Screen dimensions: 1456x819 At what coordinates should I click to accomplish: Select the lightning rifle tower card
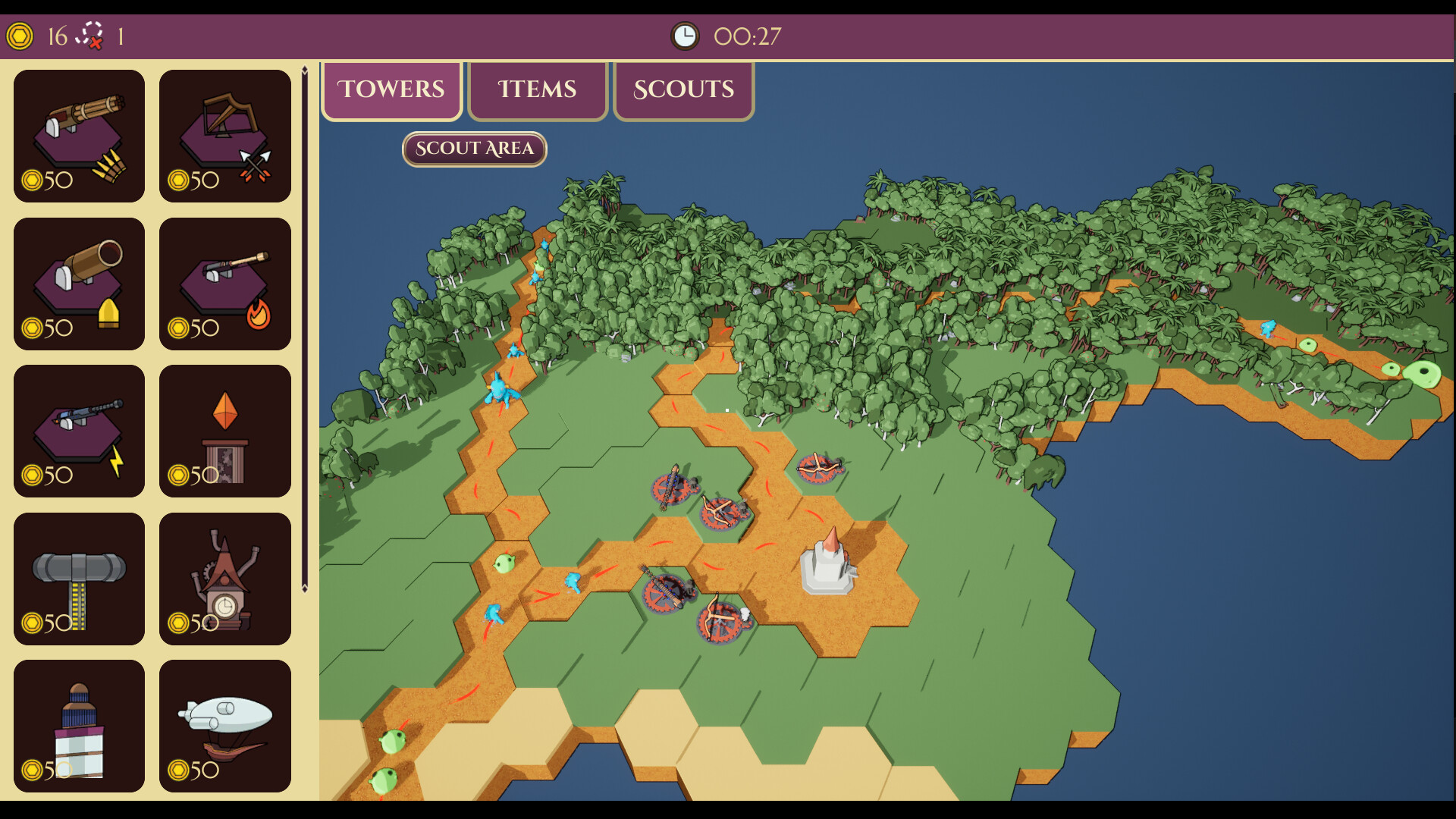[x=79, y=431]
